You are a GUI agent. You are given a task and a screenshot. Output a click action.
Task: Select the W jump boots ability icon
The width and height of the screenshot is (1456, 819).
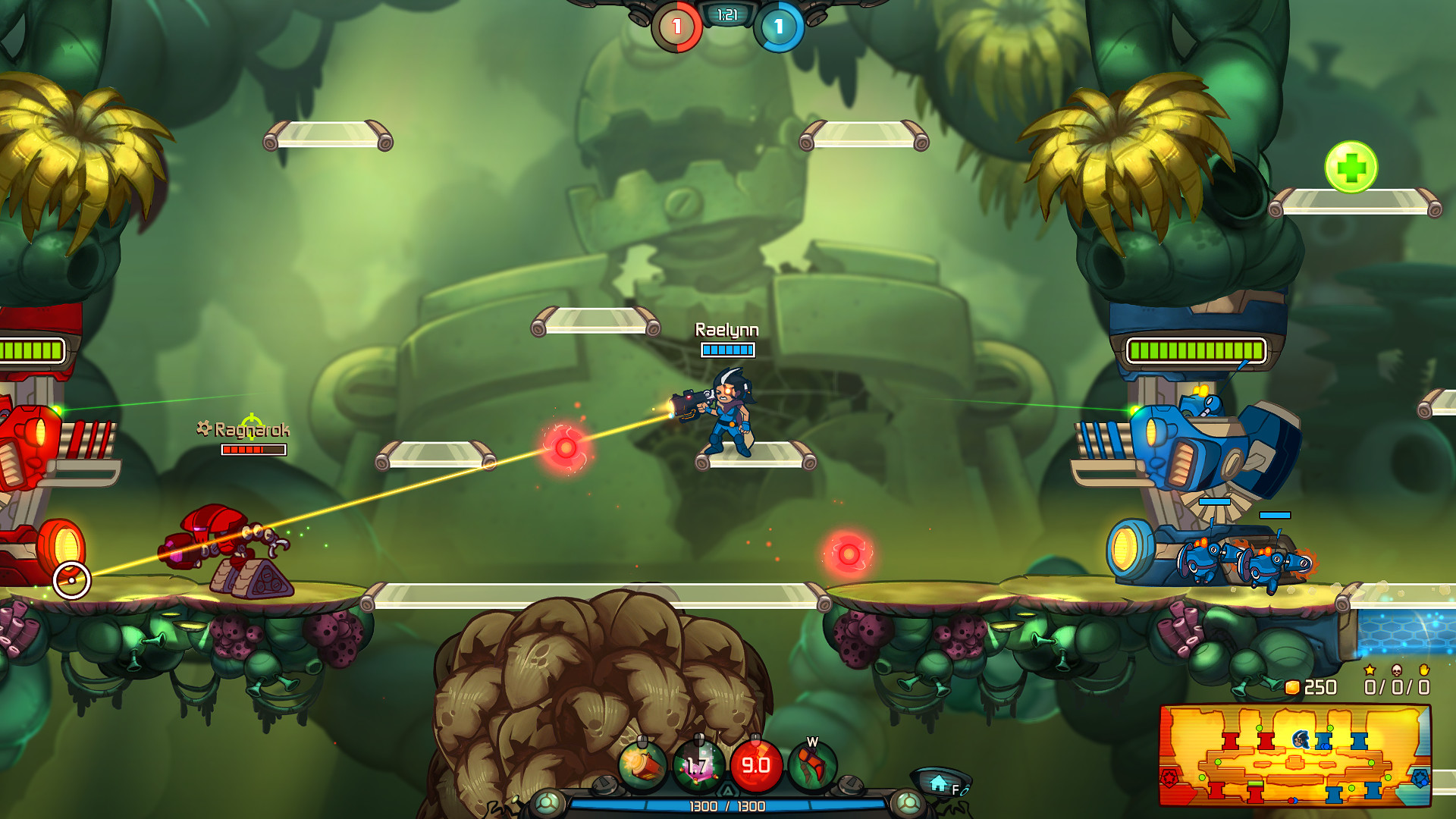[x=811, y=764]
